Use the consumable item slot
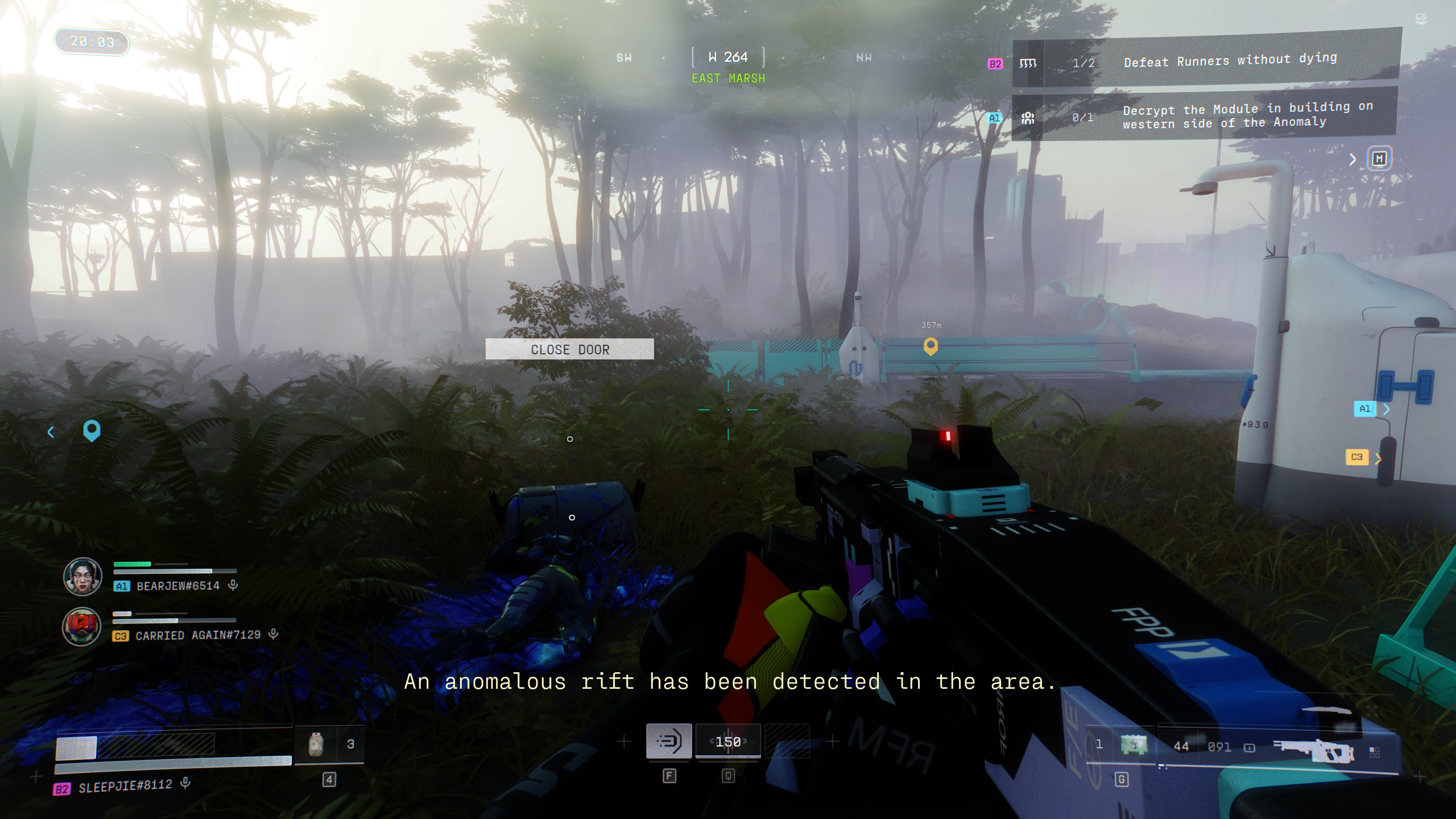Image resolution: width=1456 pixels, height=819 pixels. coord(316,744)
